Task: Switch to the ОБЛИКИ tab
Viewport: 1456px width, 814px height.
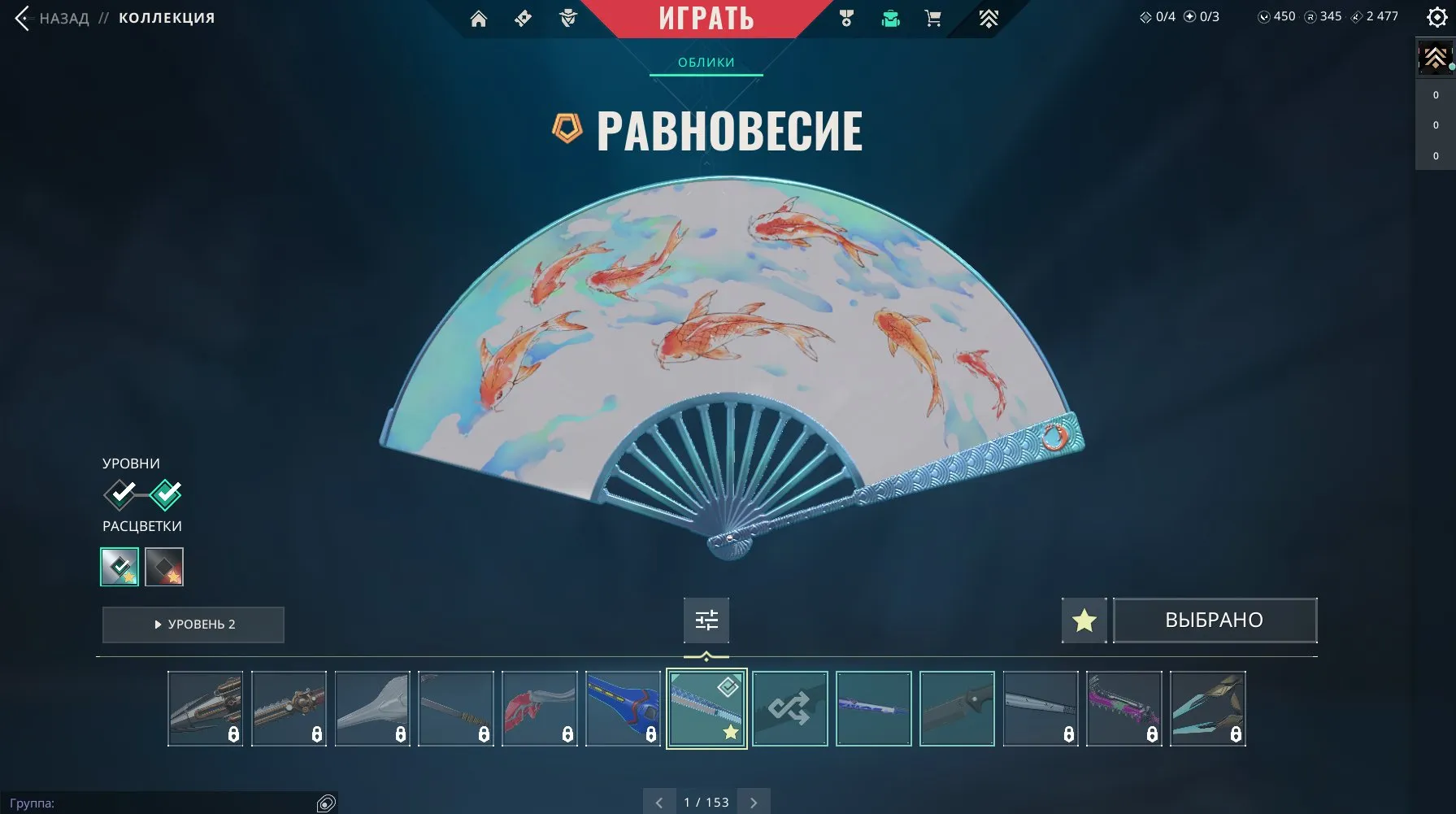Action: pyautogui.click(x=706, y=62)
